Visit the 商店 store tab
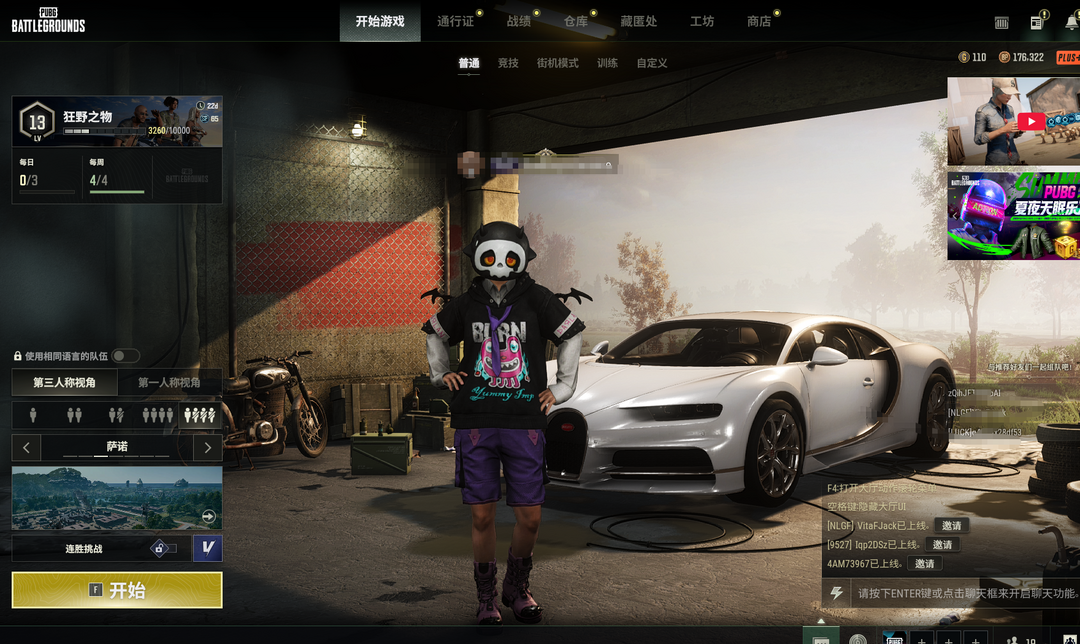 point(759,21)
